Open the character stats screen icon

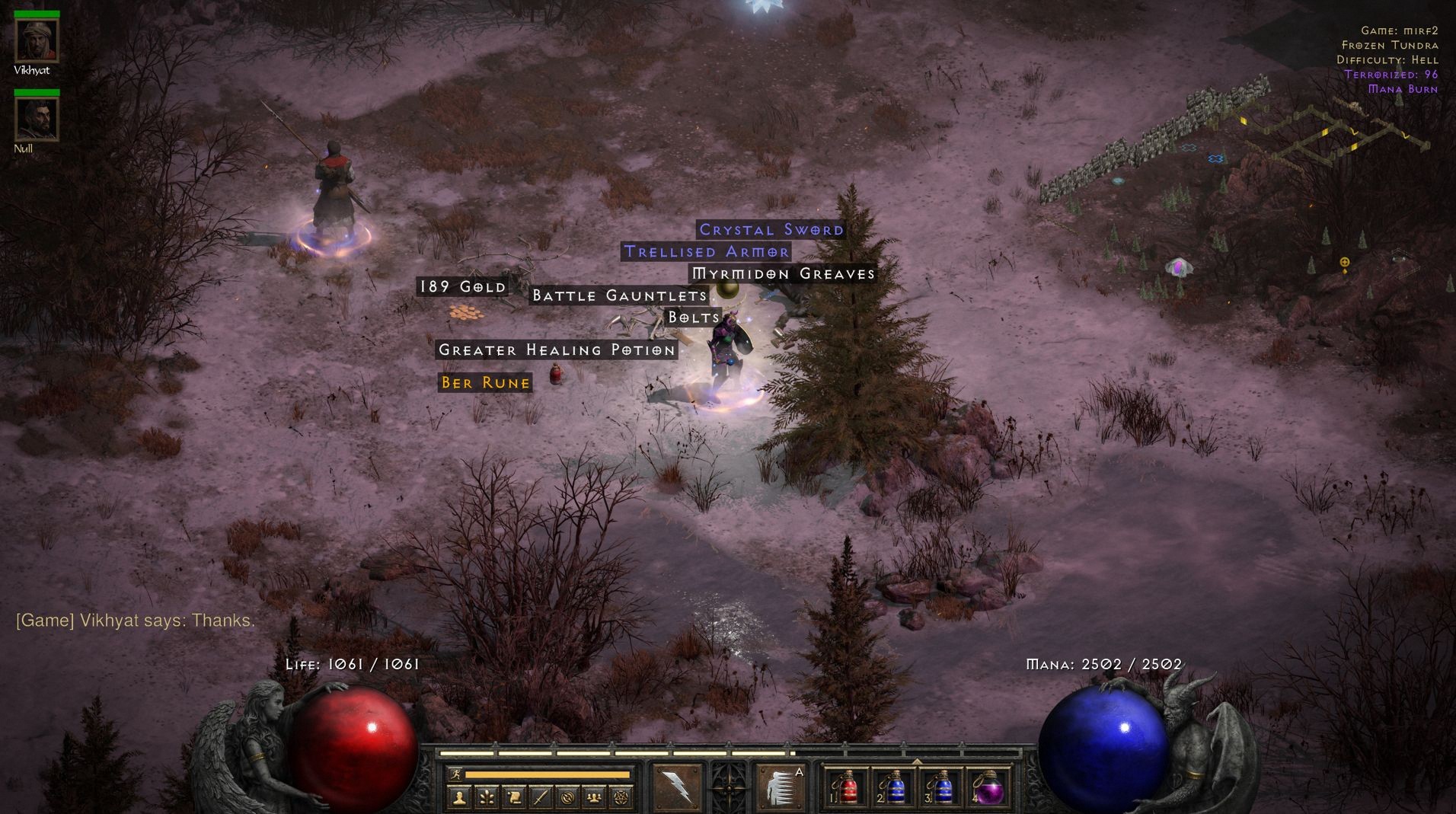click(458, 800)
